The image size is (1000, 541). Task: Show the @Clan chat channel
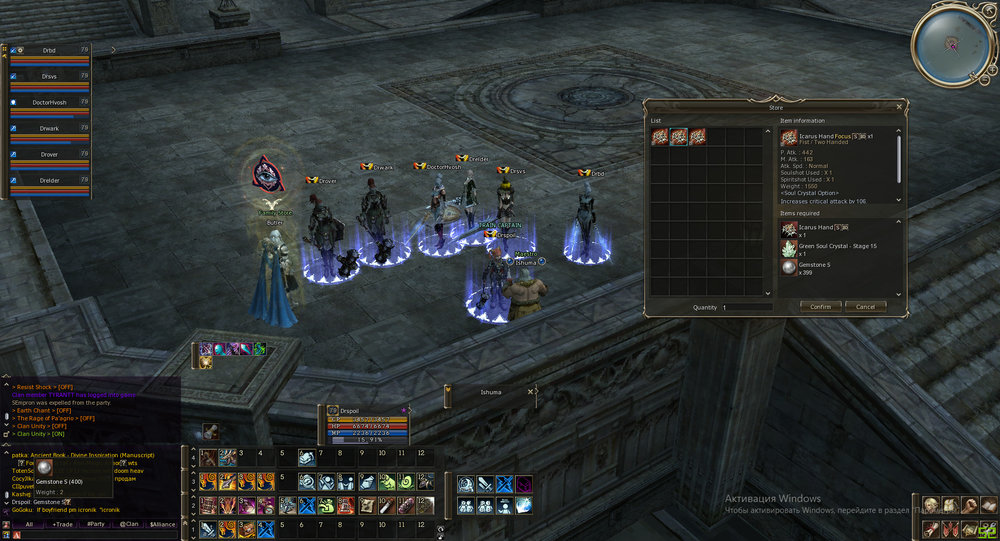coord(128,524)
